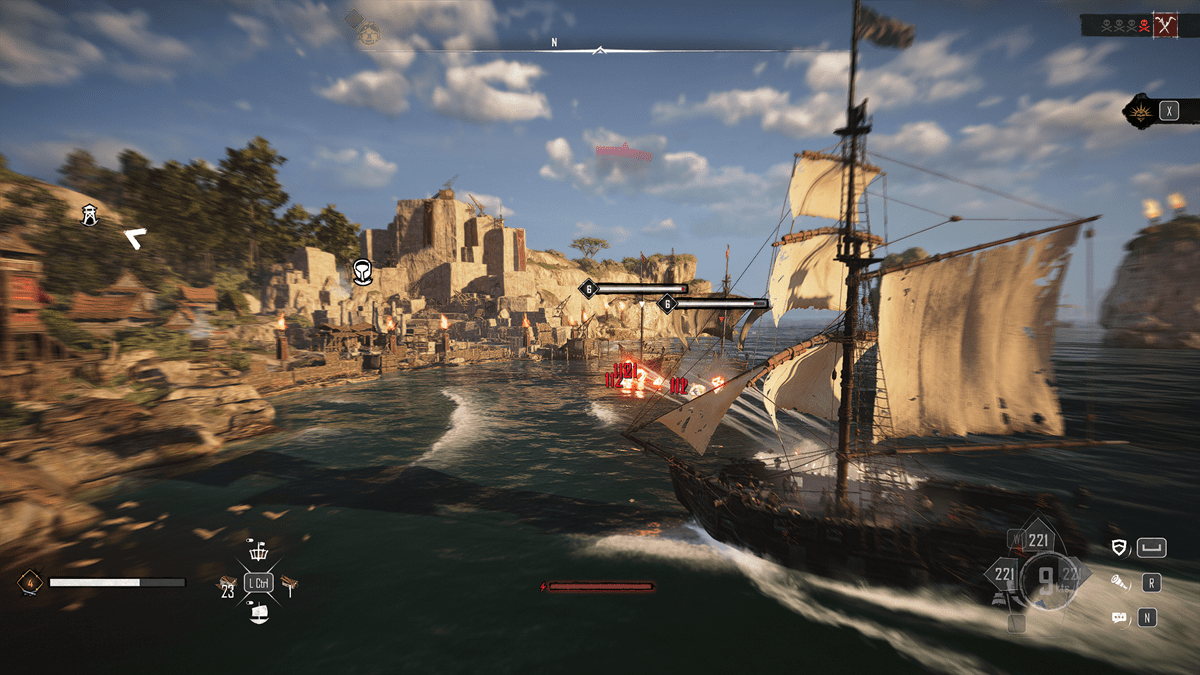Screen dimensions: 1200x675
Task: Click the rank 4 infamy badge
Action: 29,582
